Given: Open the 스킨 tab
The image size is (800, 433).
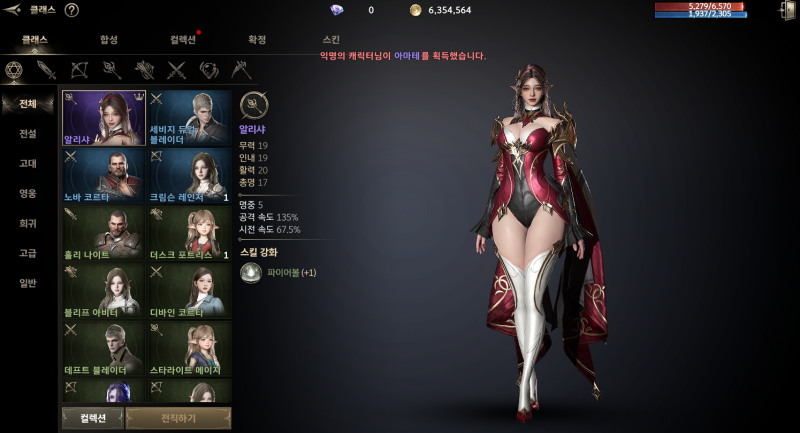Looking at the screenshot, I should [331, 40].
